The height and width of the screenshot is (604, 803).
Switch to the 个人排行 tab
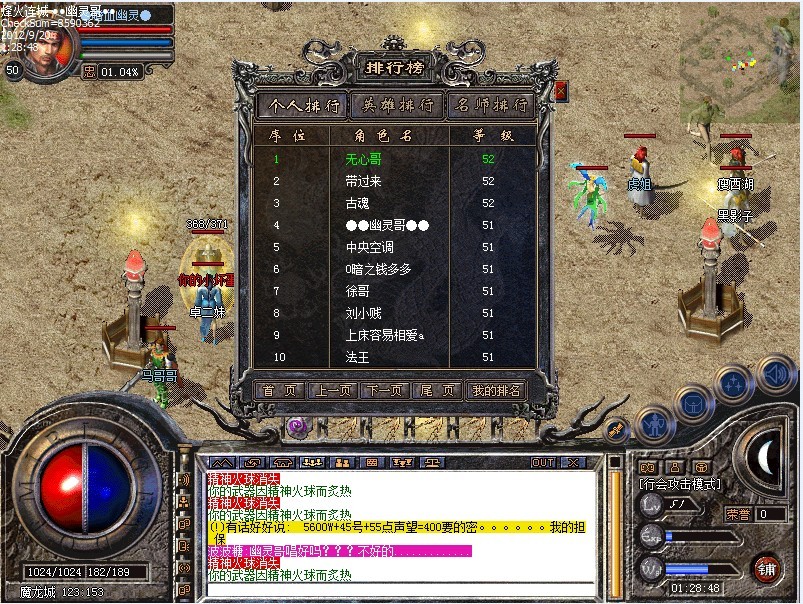coord(301,105)
